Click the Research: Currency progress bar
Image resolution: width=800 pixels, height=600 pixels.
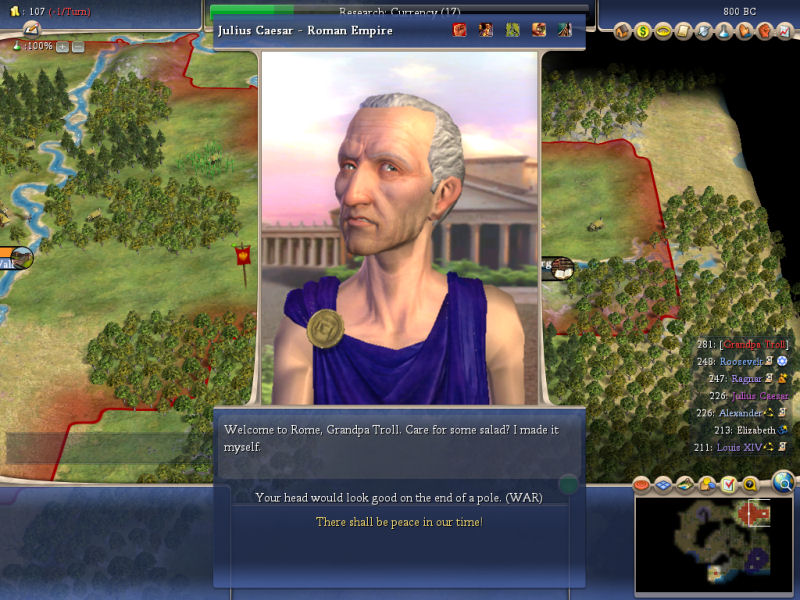(399, 9)
